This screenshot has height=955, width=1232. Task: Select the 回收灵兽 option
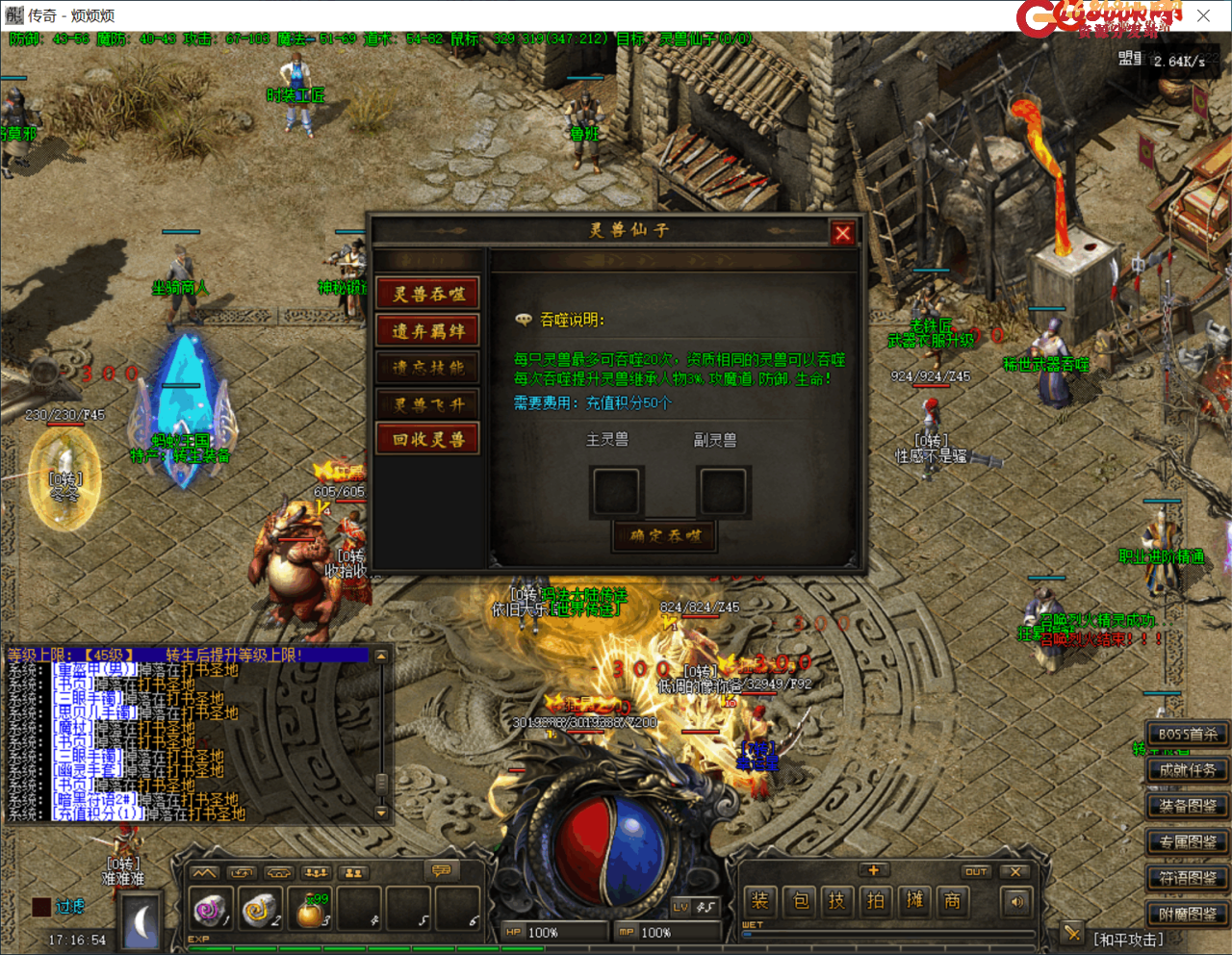[428, 440]
